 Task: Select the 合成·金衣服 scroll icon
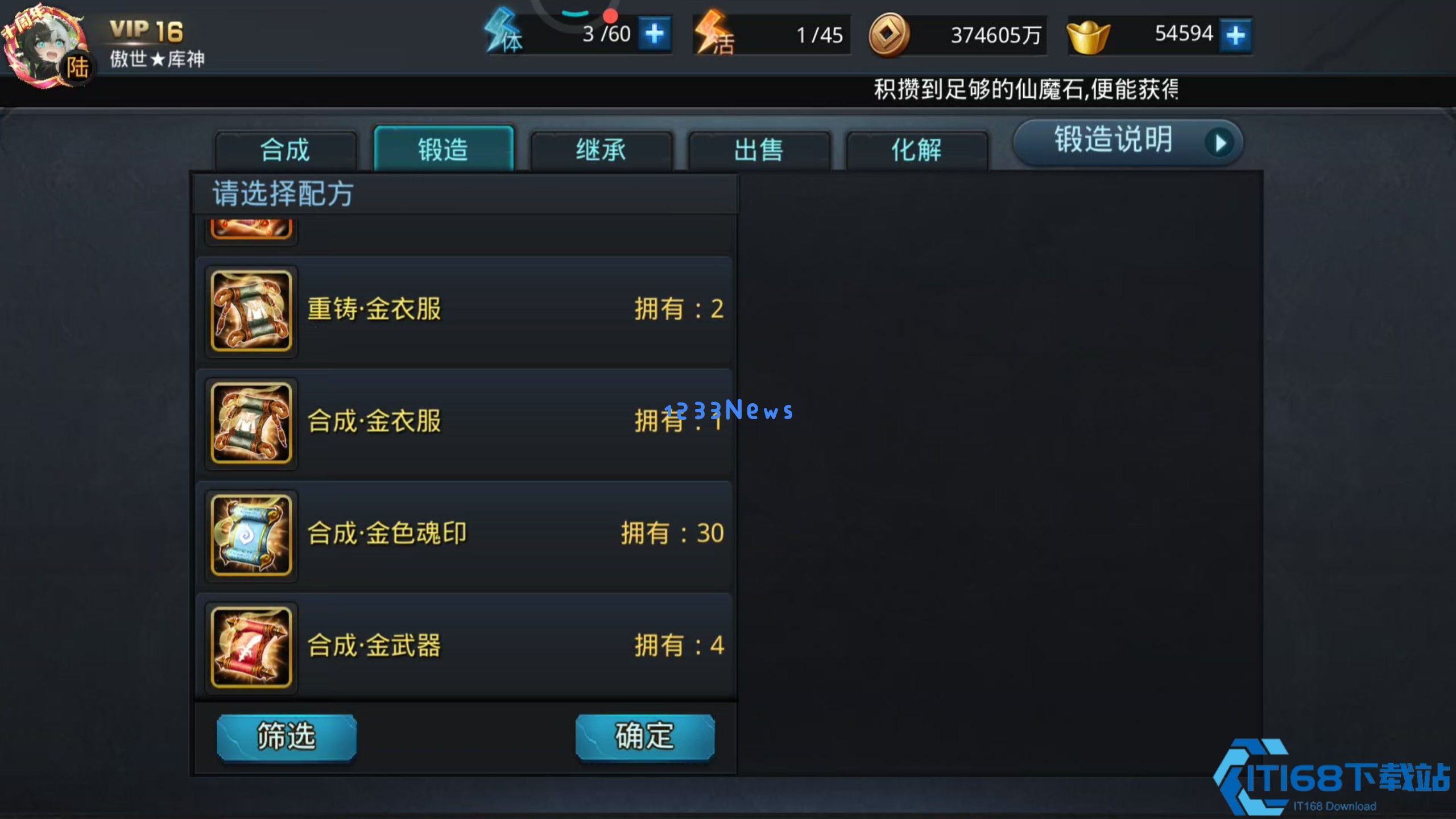[x=252, y=422]
